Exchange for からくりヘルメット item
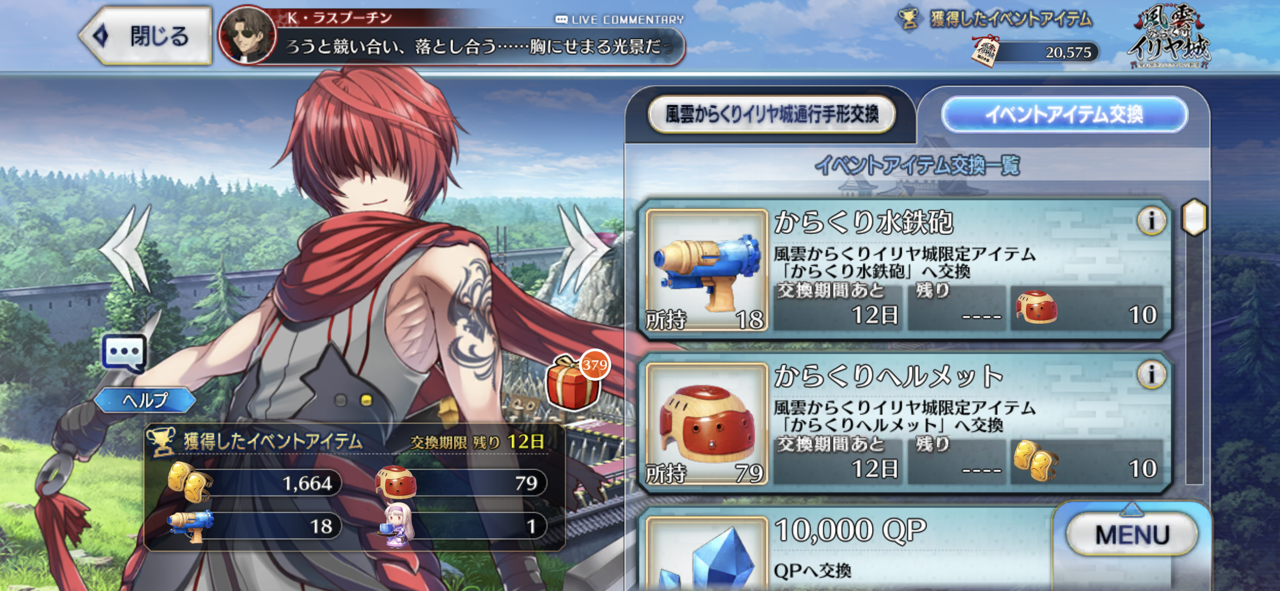The height and width of the screenshot is (591, 1280). [905, 422]
